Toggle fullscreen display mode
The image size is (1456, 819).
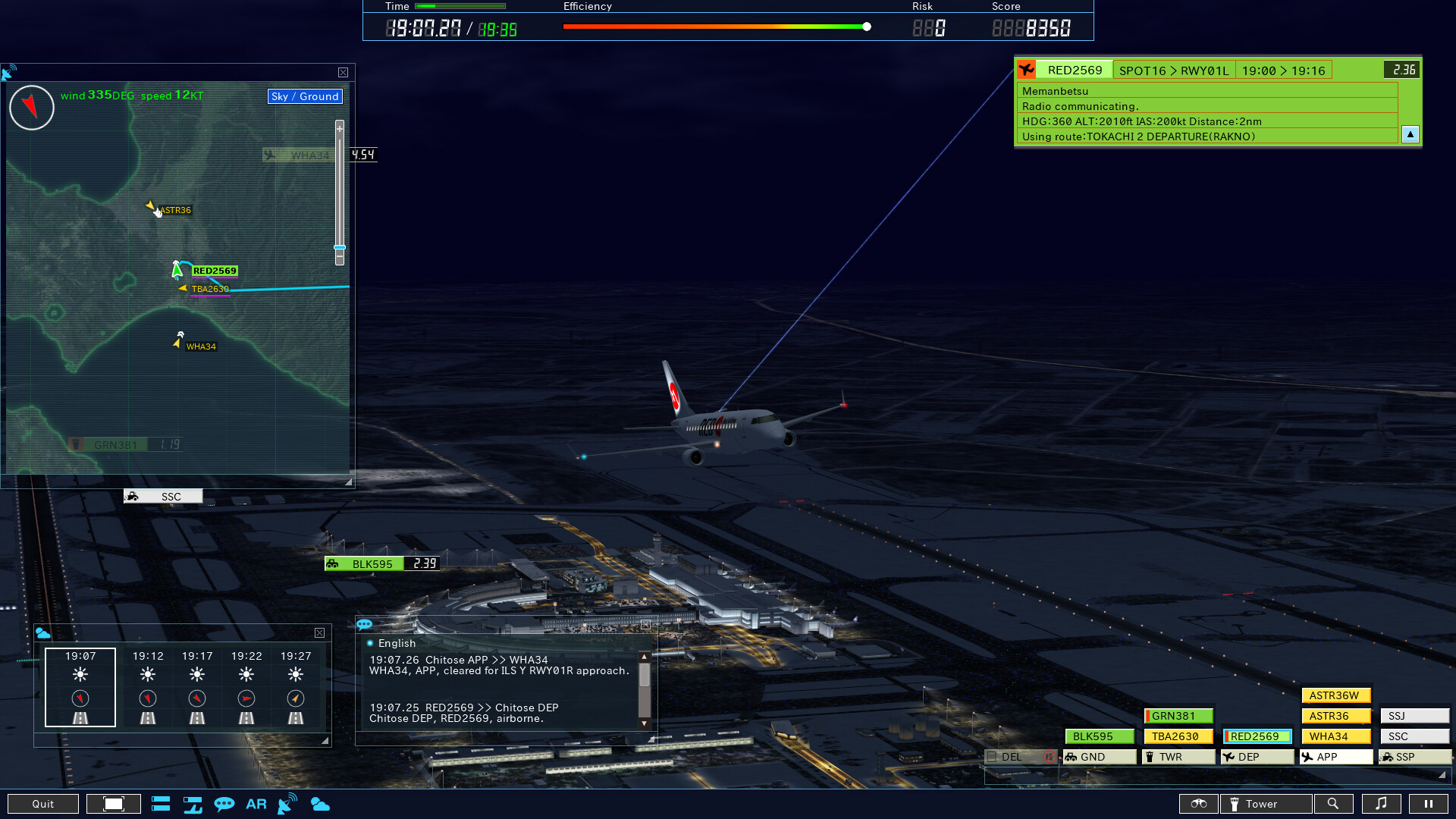tap(114, 803)
